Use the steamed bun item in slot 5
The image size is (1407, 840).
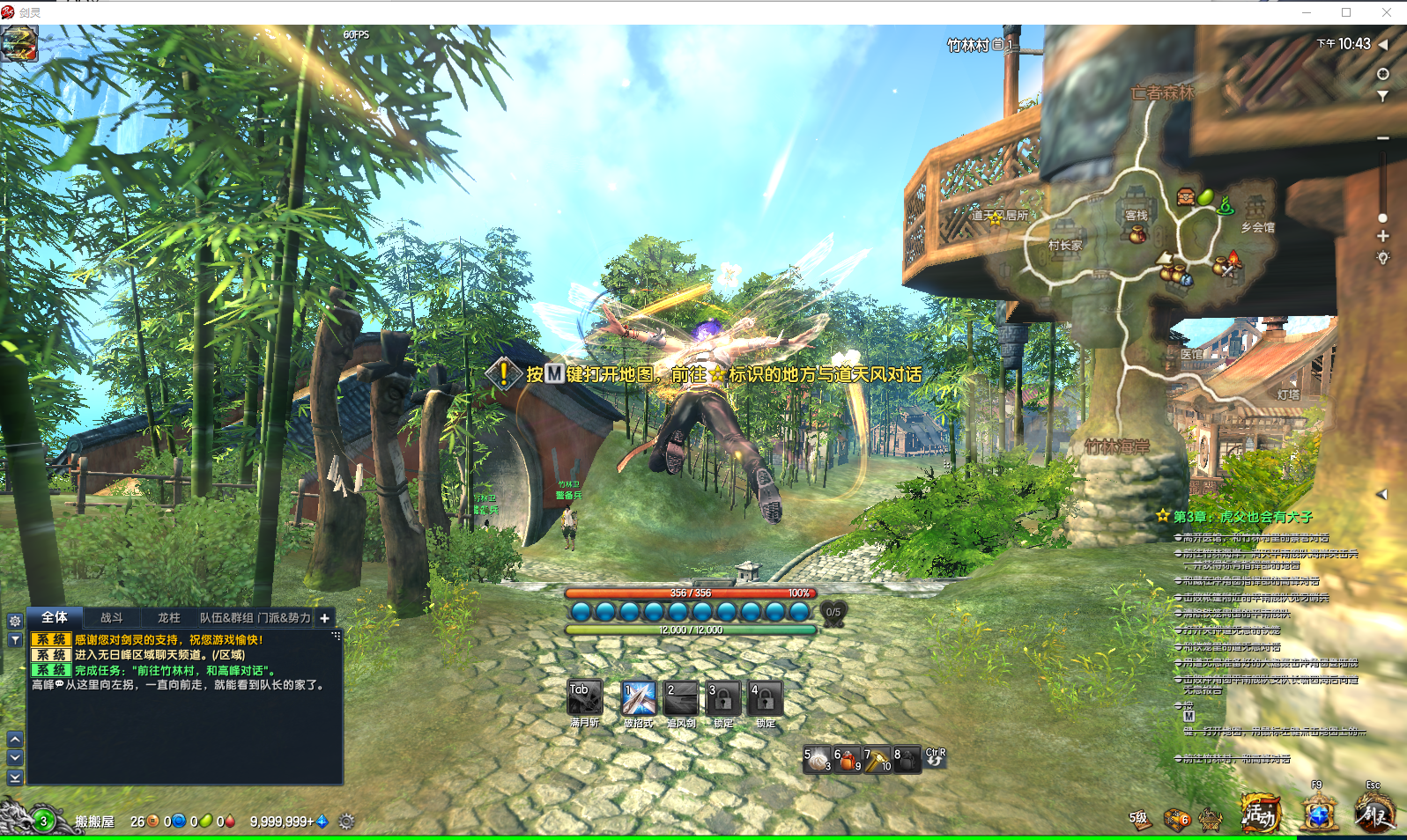[x=818, y=759]
